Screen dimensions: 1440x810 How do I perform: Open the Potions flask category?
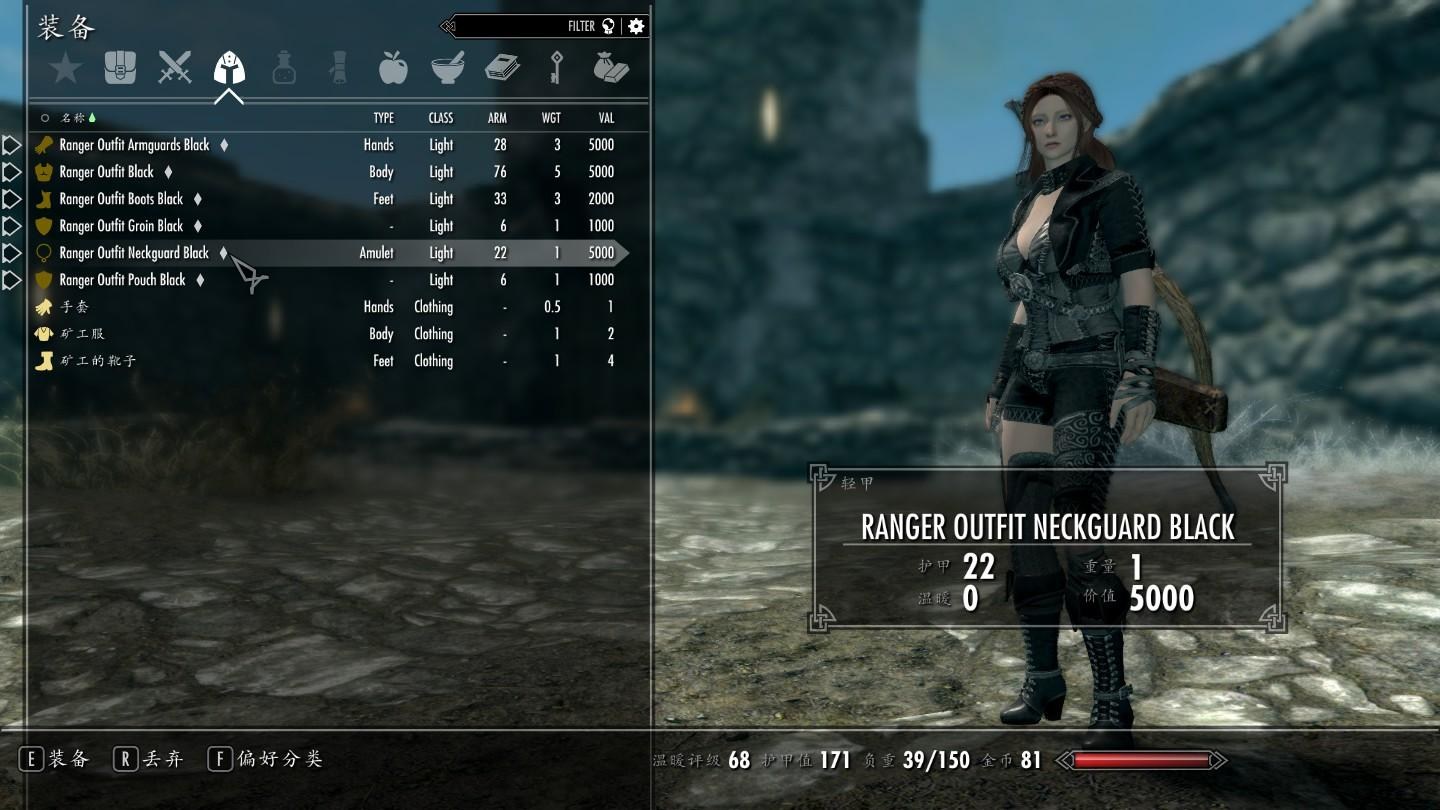coord(283,70)
